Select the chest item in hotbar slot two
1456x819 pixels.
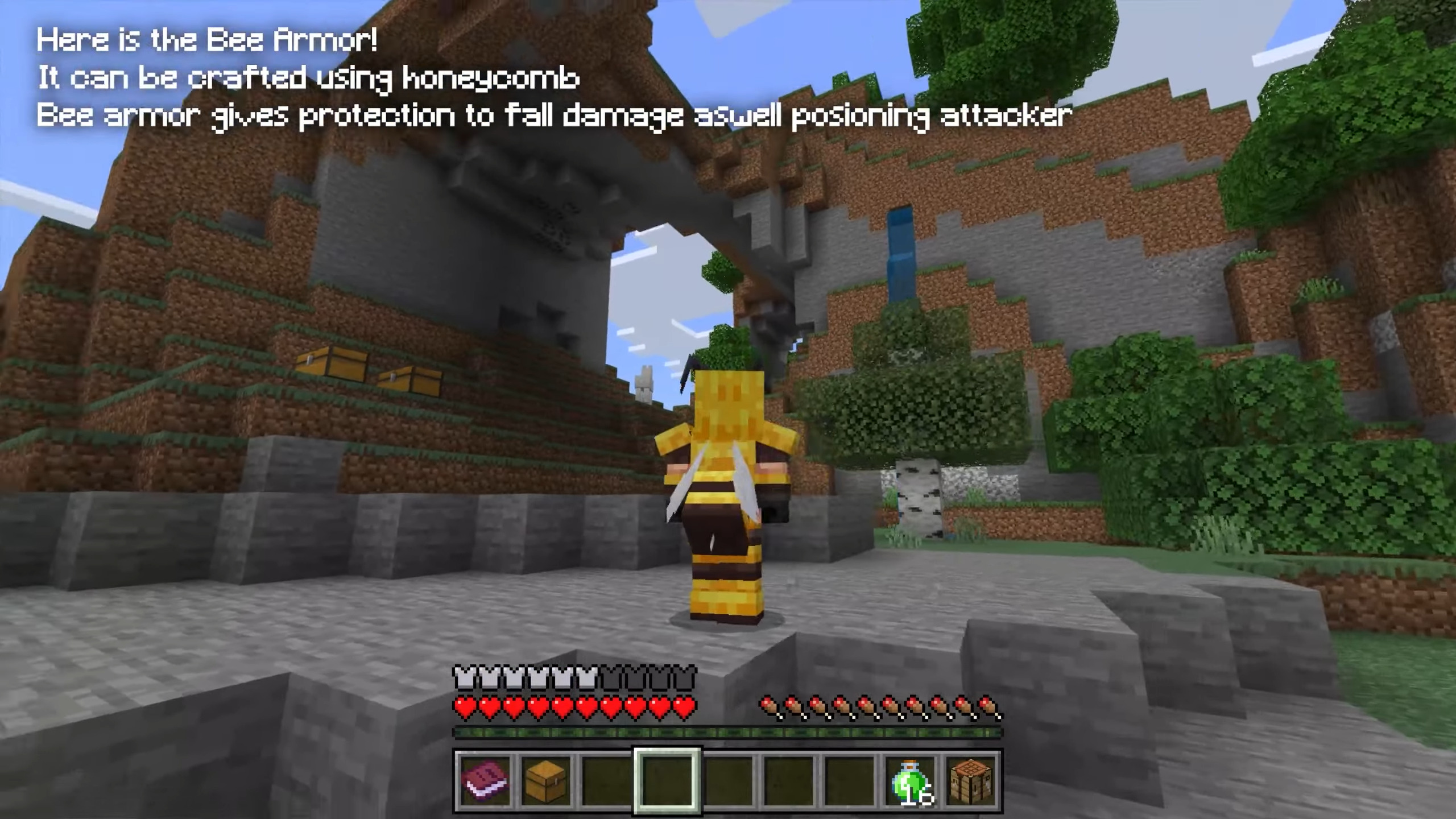tap(544, 779)
